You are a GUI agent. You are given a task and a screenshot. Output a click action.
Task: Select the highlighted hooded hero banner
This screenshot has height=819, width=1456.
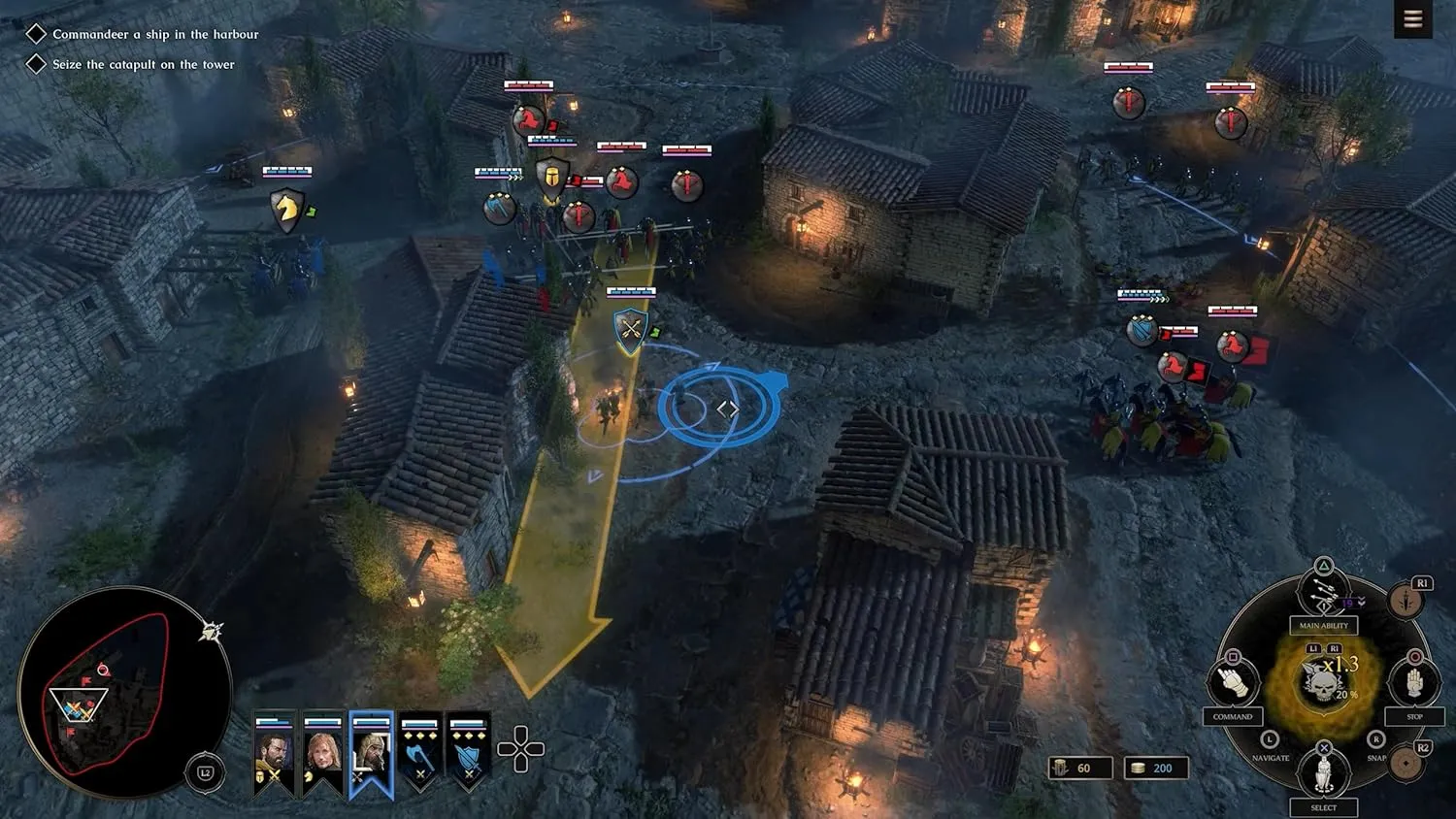pos(371,754)
